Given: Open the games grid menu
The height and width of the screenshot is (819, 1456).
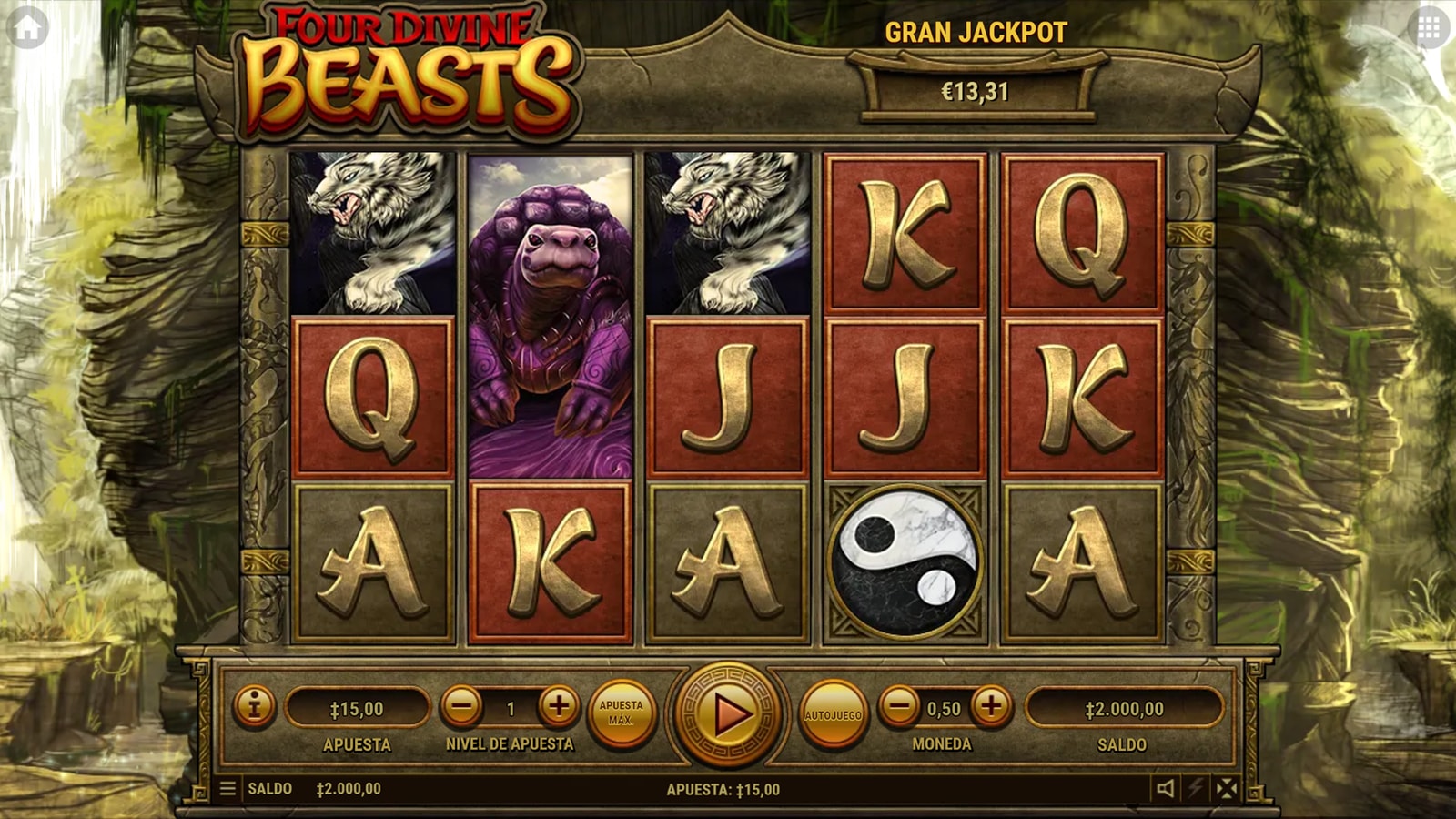Looking at the screenshot, I should pos(1429,29).
